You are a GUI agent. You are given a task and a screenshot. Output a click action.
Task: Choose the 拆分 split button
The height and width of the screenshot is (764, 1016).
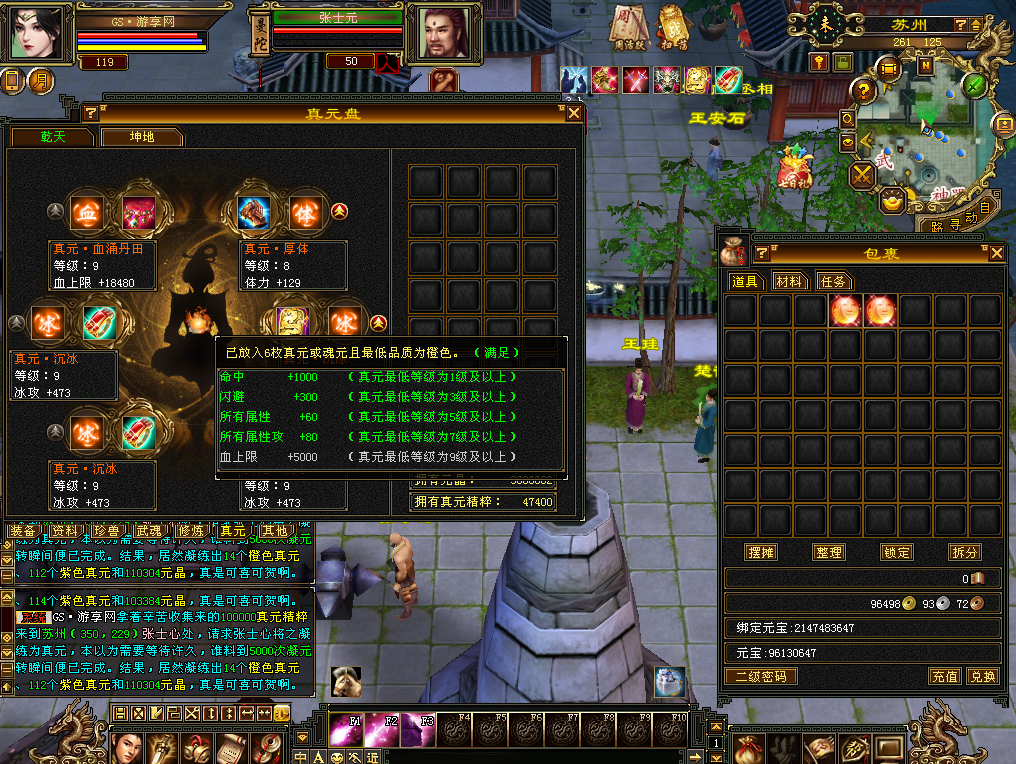pyautogui.click(x=964, y=552)
